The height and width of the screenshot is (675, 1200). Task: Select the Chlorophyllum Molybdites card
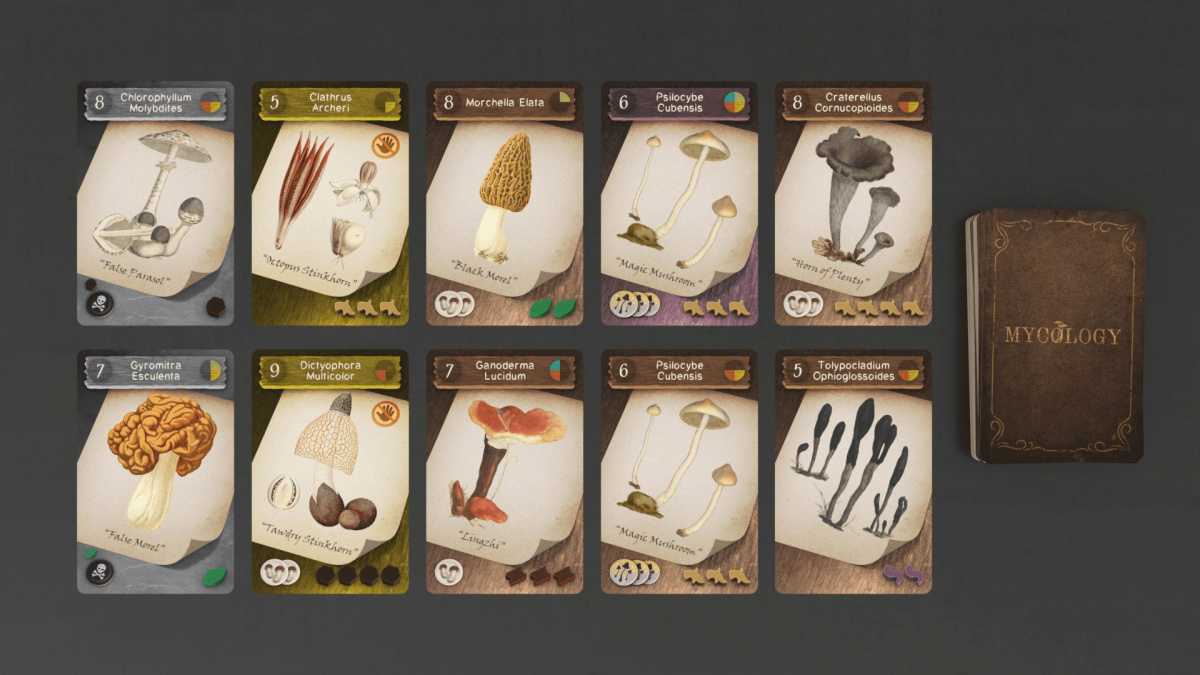[x=155, y=203]
